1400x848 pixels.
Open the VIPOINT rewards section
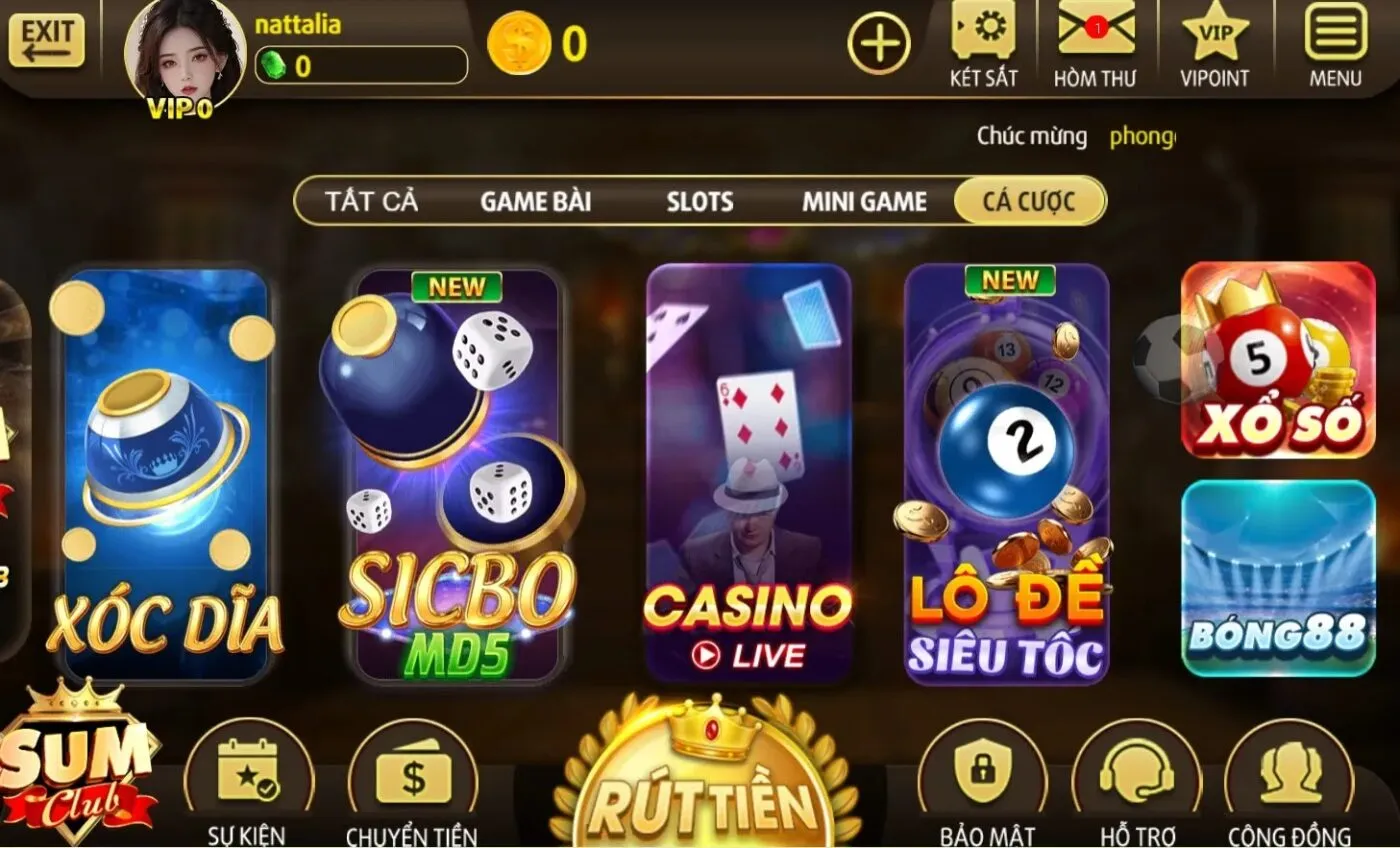pyautogui.click(x=1214, y=42)
